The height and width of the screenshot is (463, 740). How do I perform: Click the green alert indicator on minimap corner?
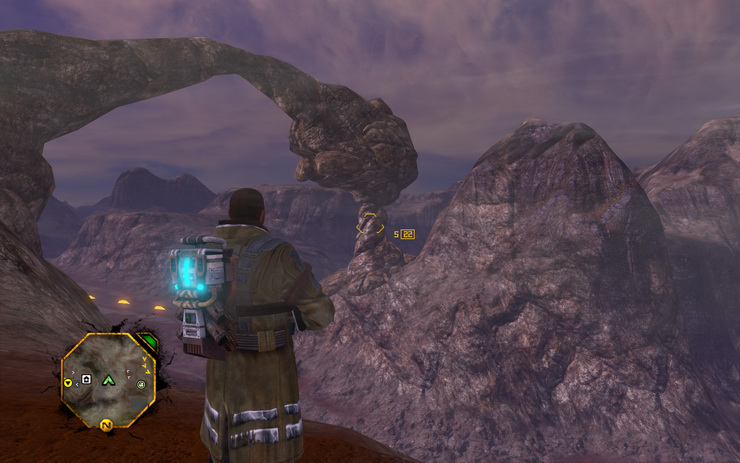[x=147, y=339]
